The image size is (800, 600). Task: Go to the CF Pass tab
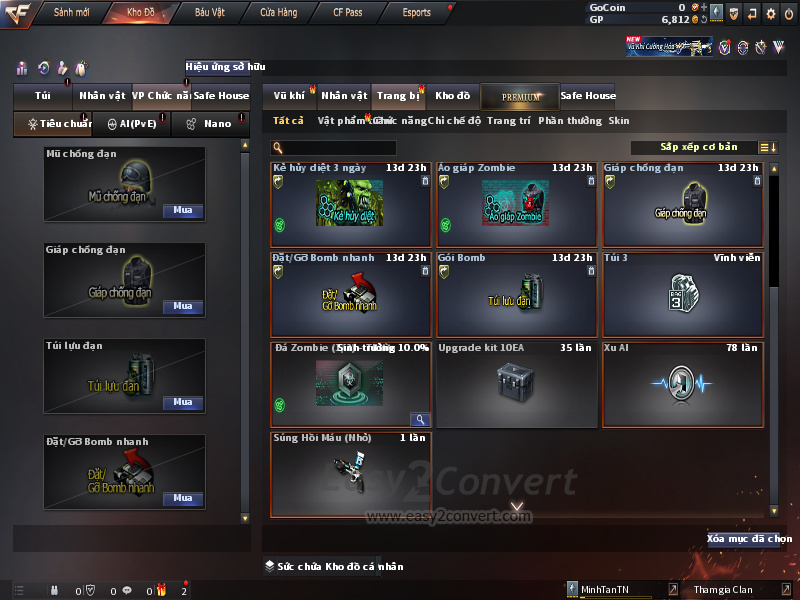click(349, 13)
